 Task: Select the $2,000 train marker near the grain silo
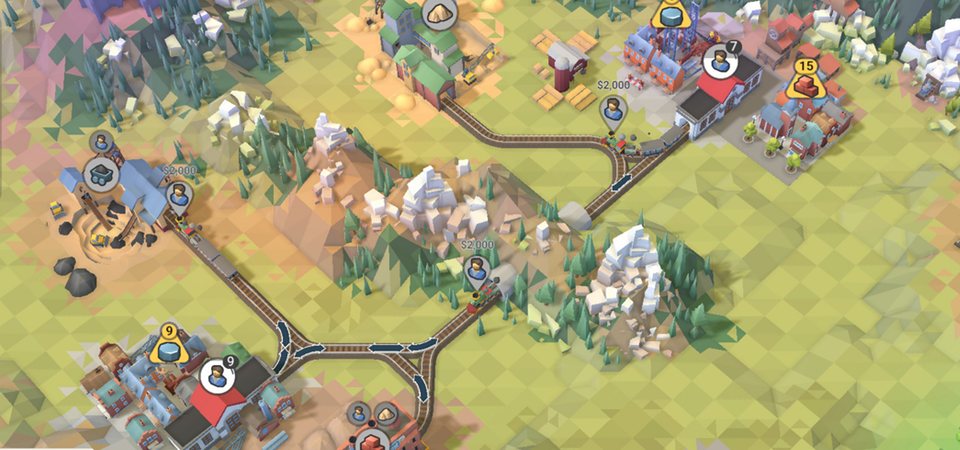(x=613, y=110)
